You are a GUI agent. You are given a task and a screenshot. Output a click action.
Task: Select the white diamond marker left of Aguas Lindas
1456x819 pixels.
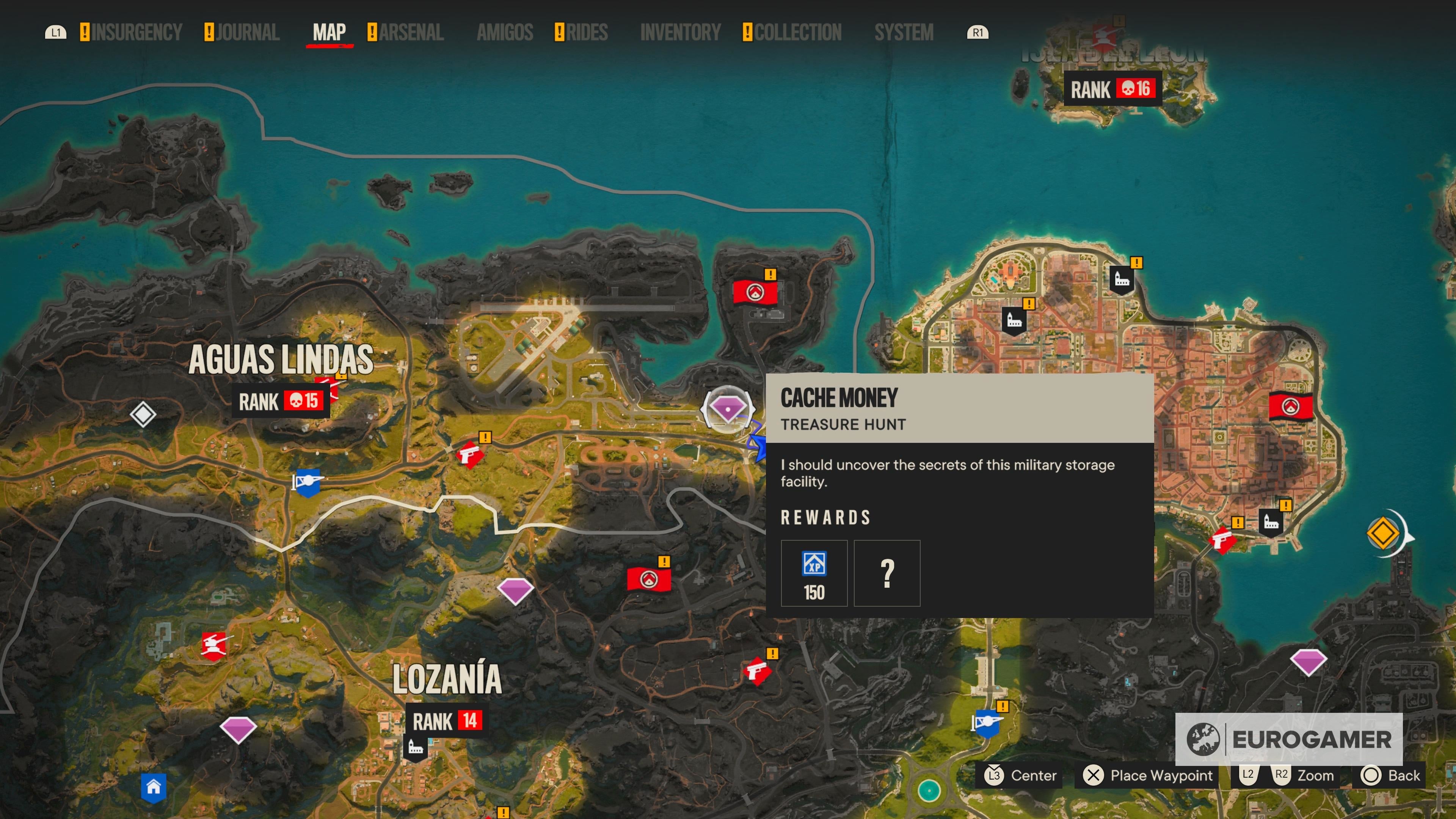point(143,414)
